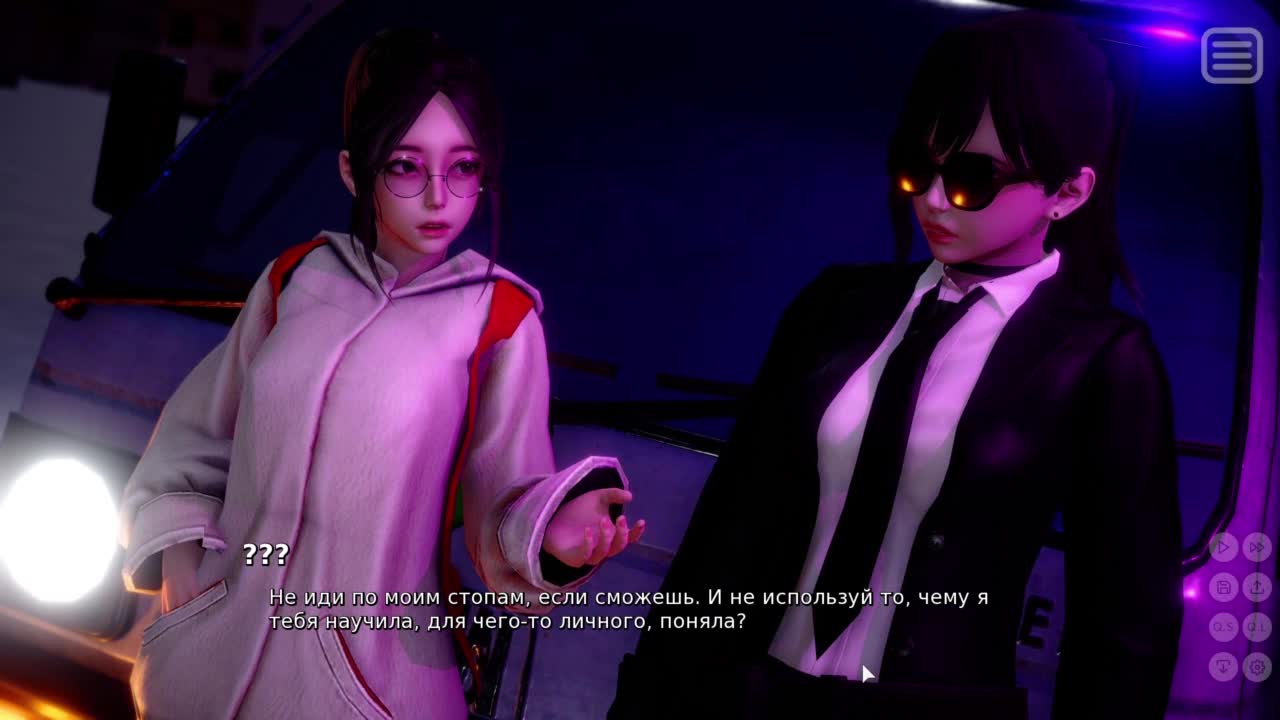Start auto-play with the single triangle button
This screenshot has height=720, width=1280.
pos(1223,547)
